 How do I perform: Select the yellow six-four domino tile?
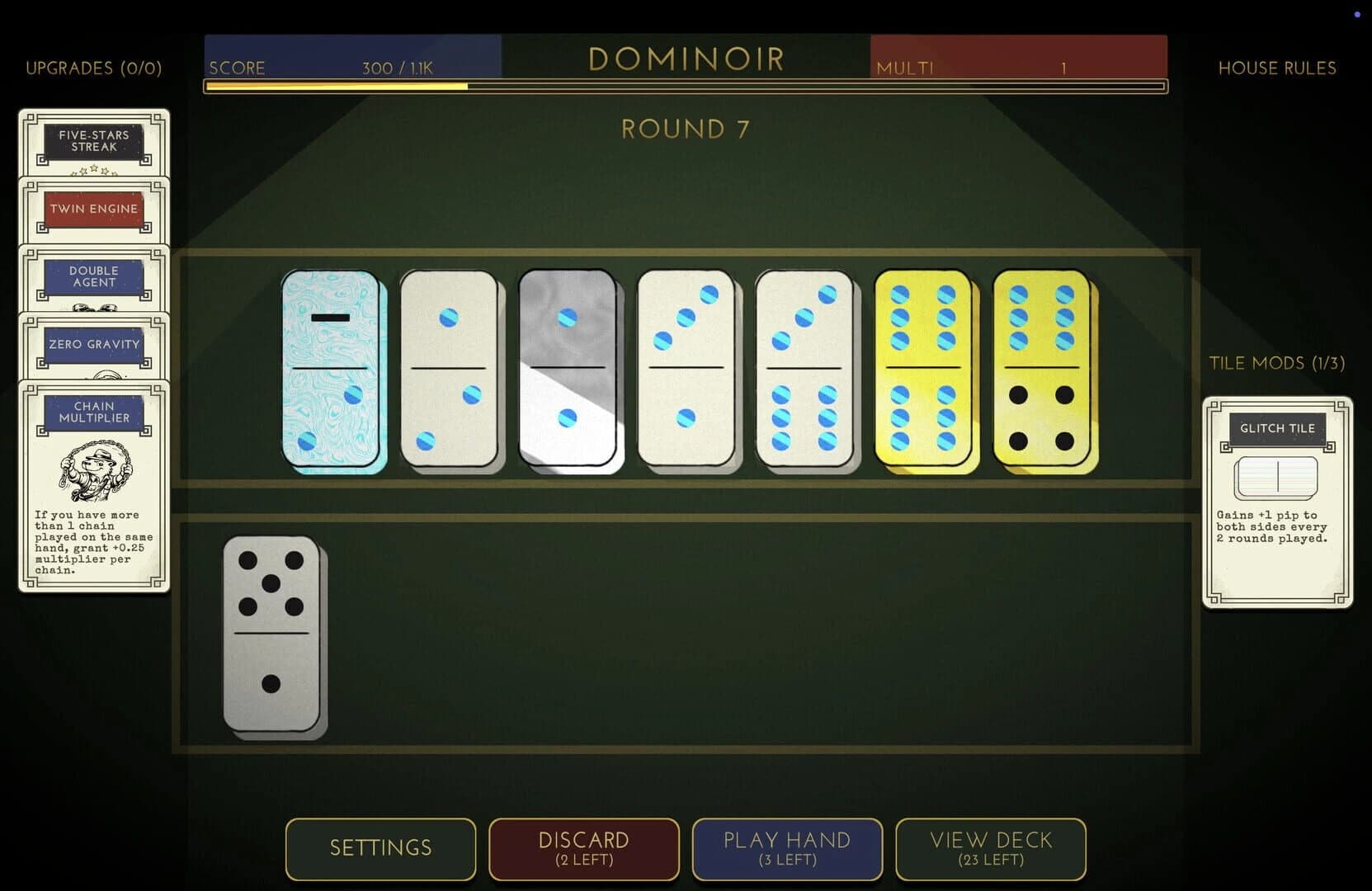tap(1041, 370)
